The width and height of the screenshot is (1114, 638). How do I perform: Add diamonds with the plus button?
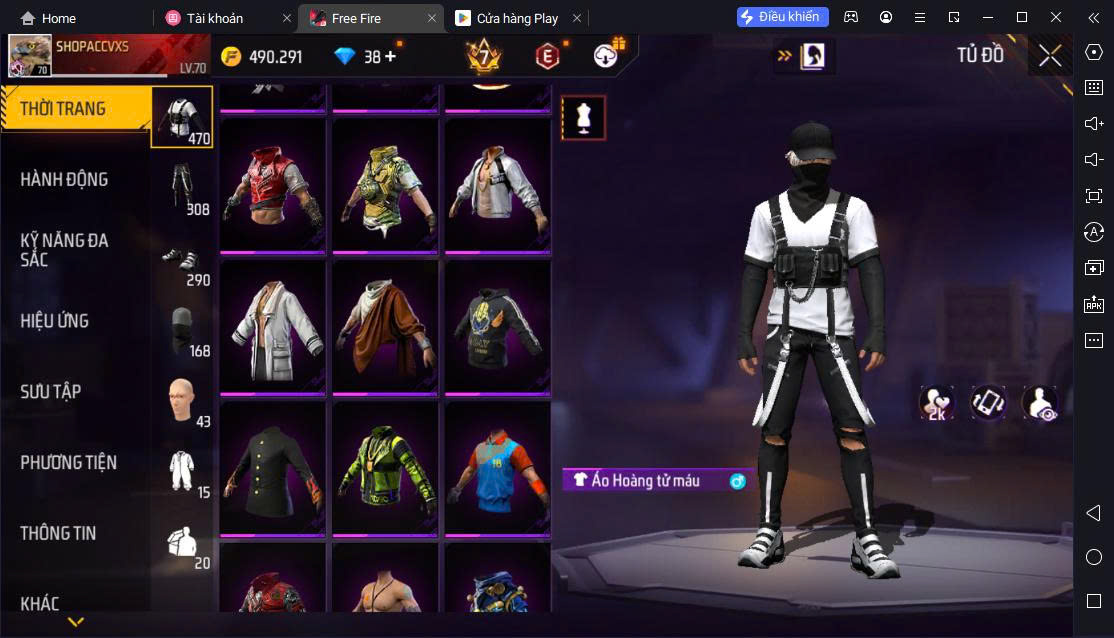[x=390, y=57]
